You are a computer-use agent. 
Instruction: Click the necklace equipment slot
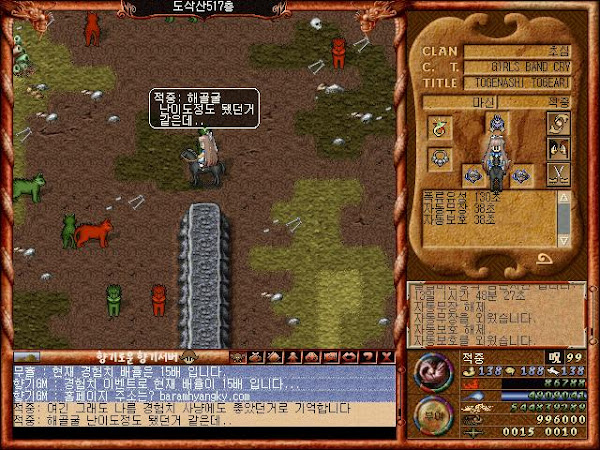(439, 157)
